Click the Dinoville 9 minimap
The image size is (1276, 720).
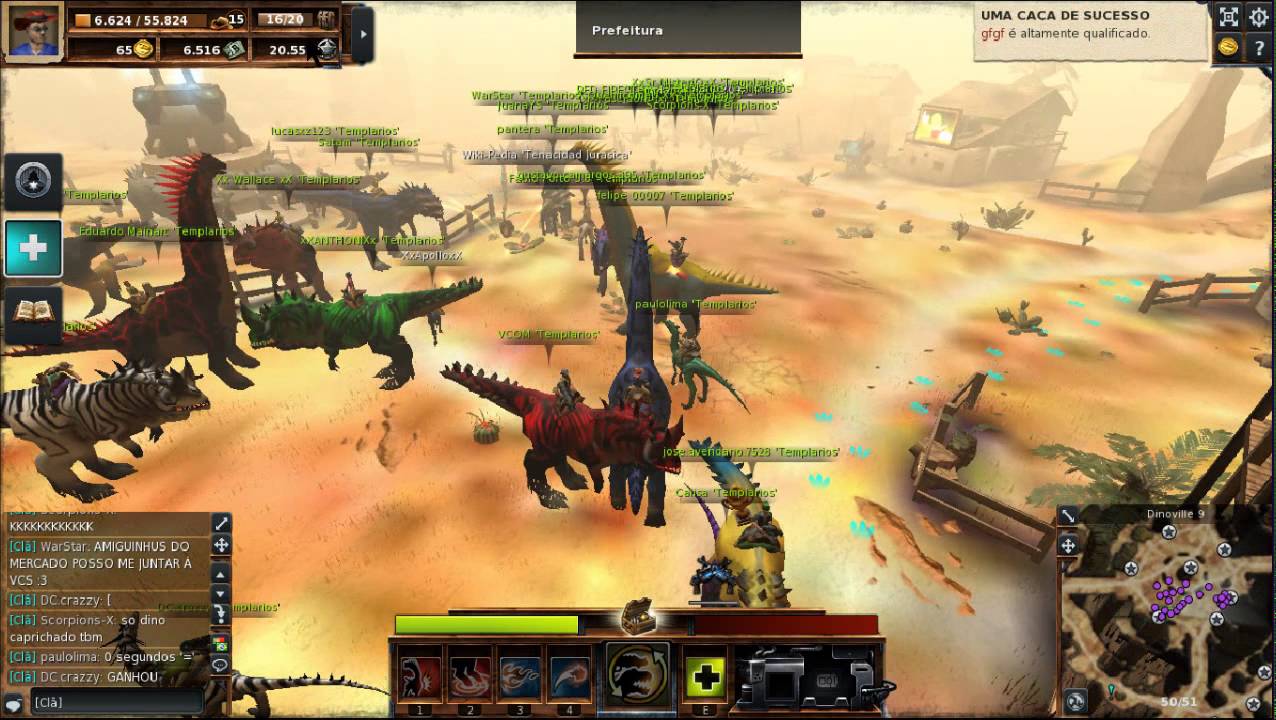pos(1167,607)
